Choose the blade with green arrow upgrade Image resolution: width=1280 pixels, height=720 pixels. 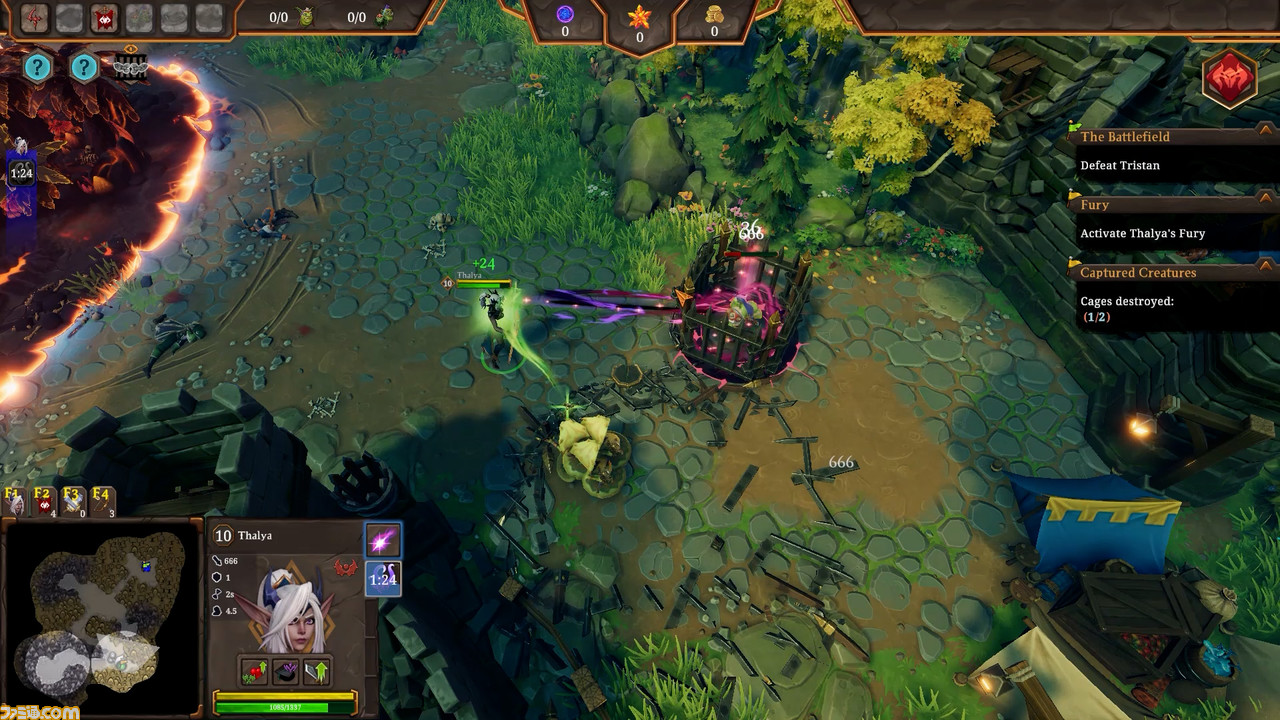click(x=316, y=671)
